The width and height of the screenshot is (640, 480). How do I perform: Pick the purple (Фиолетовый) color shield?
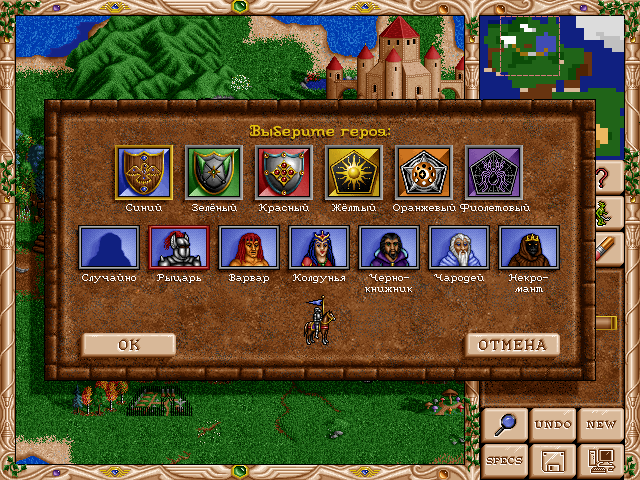click(494, 173)
